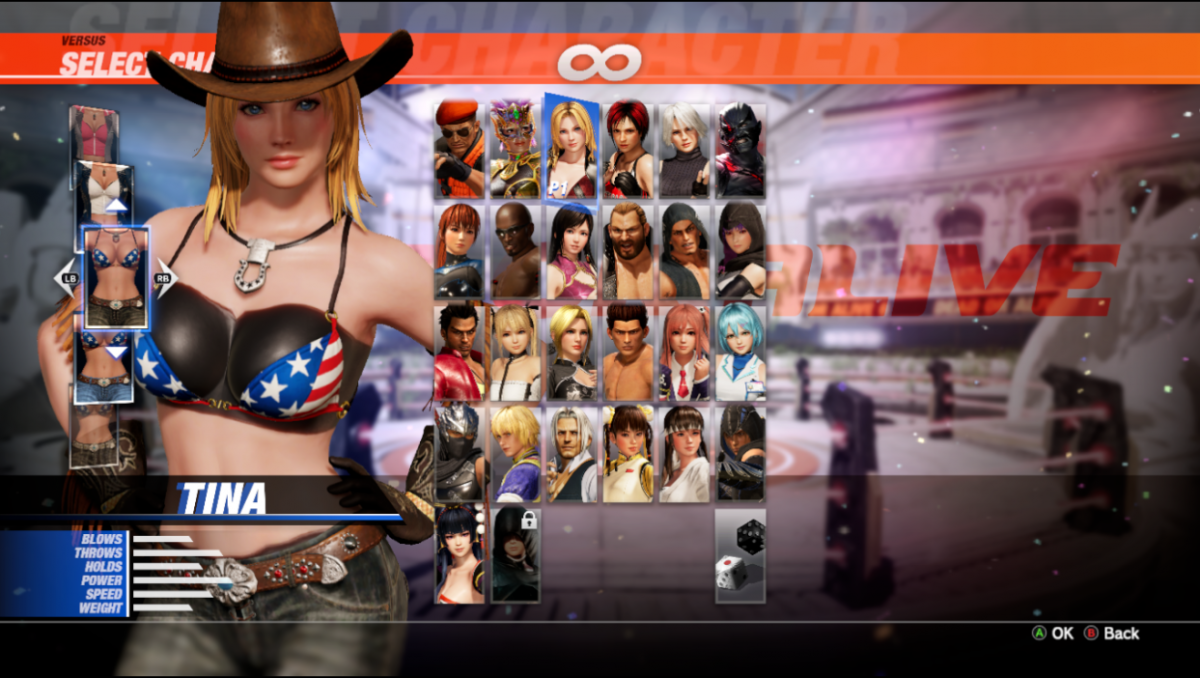Select blue-haired NiCO's portrait
Image resolution: width=1200 pixels, height=678 pixels.
tap(741, 352)
